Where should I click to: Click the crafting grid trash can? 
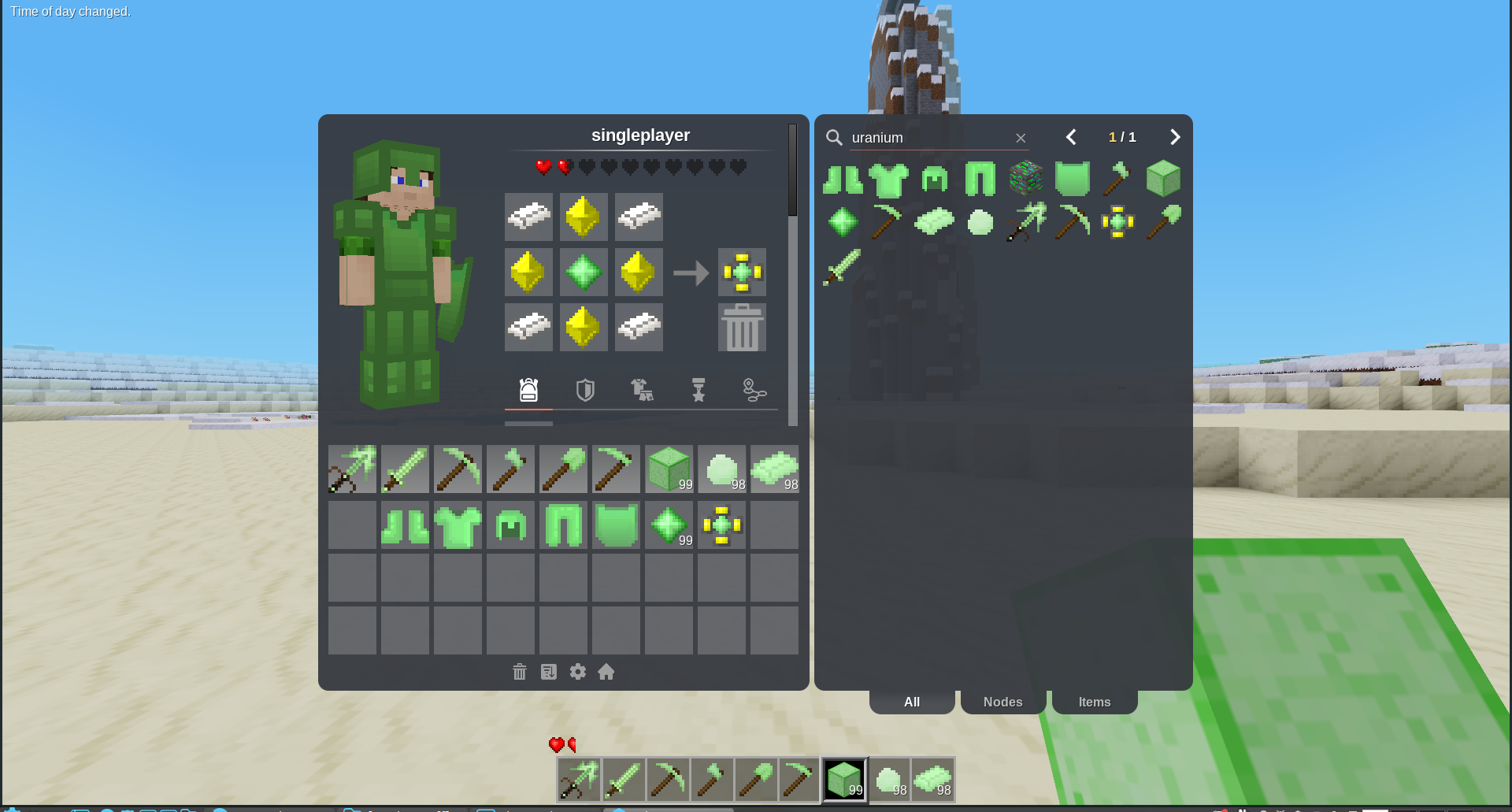(742, 328)
